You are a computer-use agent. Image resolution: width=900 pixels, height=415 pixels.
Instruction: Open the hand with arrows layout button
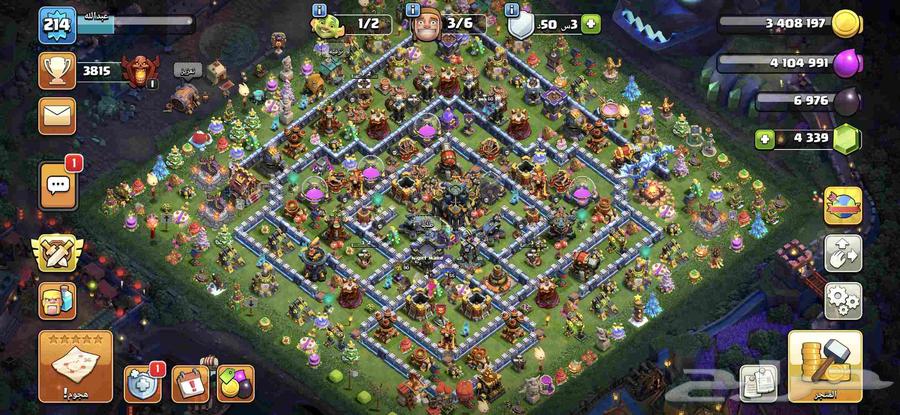(x=843, y=254)
